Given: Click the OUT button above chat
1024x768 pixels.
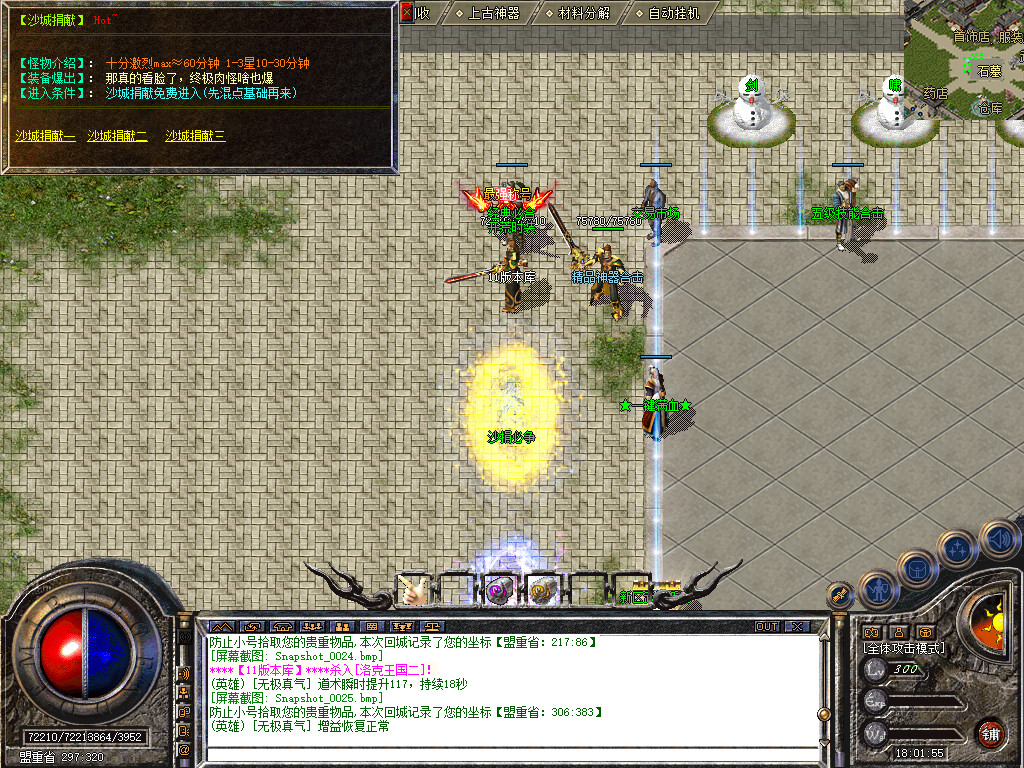Looking at the screenshot, I should [767, 626].
